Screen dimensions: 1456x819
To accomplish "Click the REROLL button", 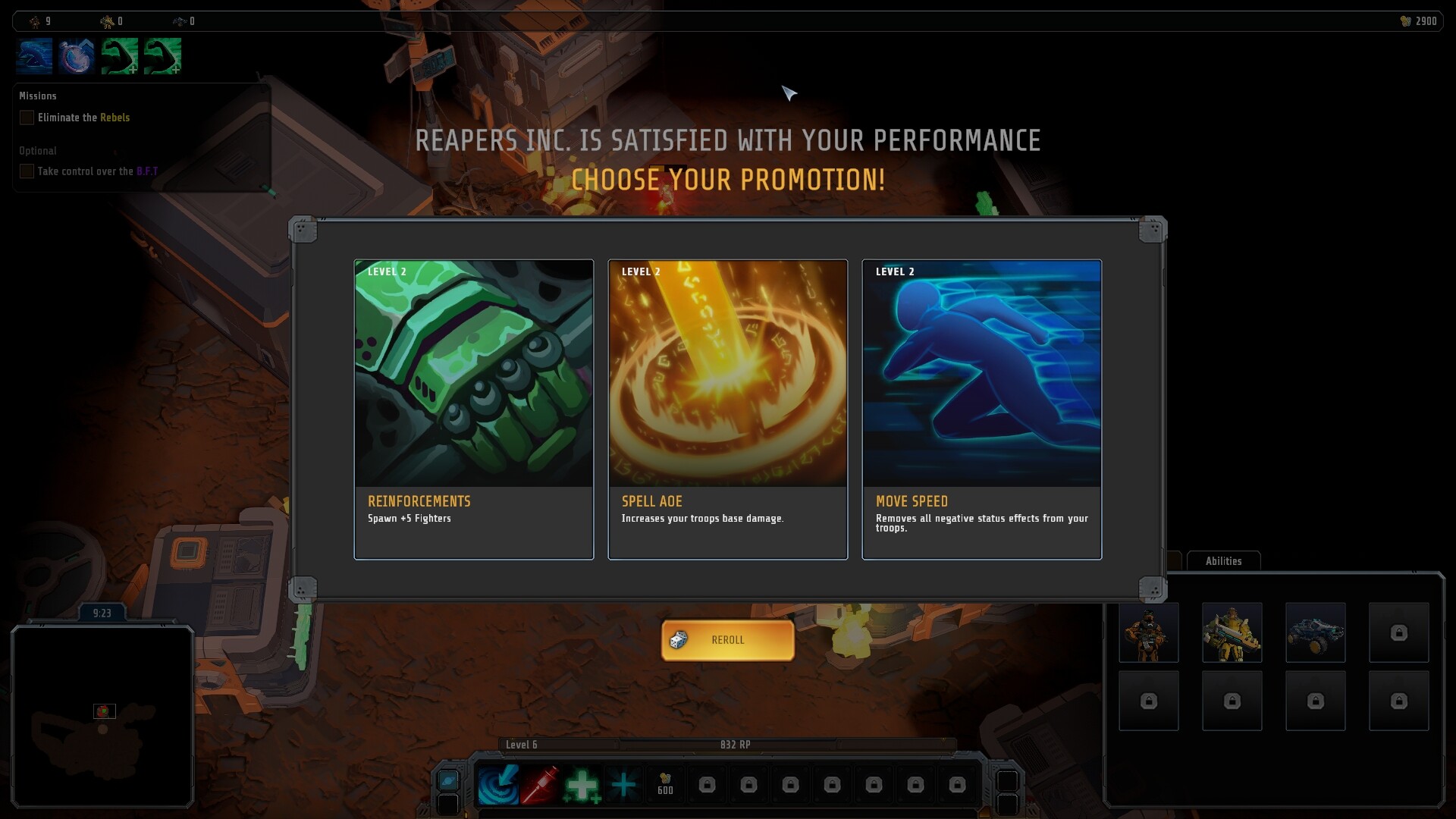I will point(727,639).
